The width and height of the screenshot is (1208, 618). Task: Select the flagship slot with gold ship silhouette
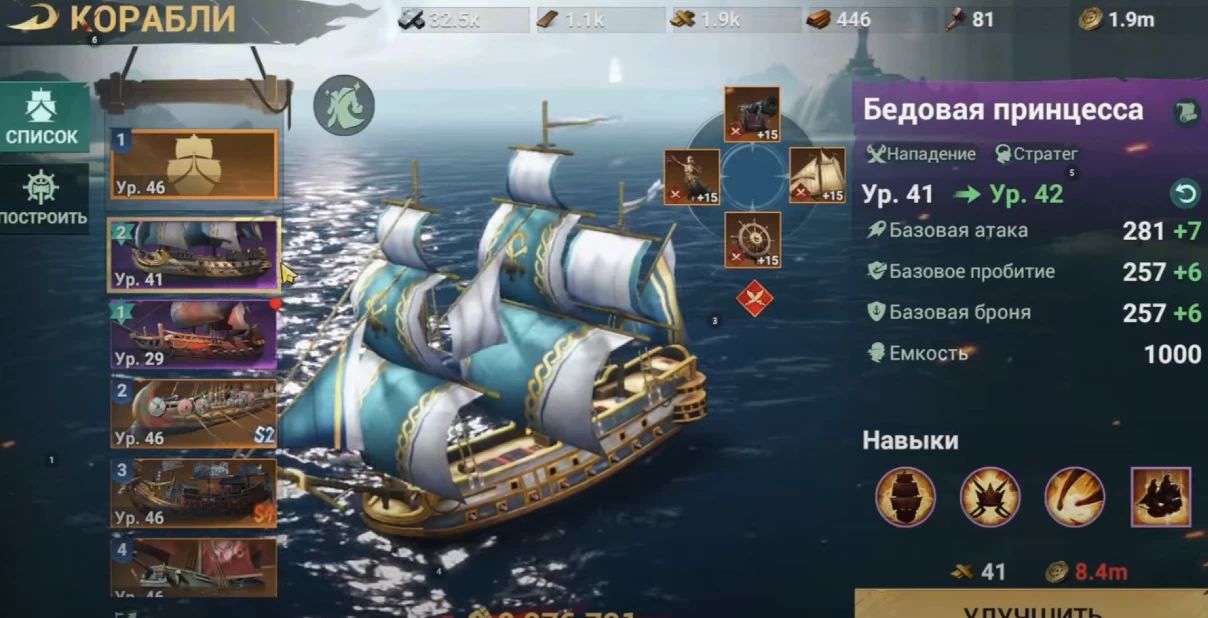point(194,165)
